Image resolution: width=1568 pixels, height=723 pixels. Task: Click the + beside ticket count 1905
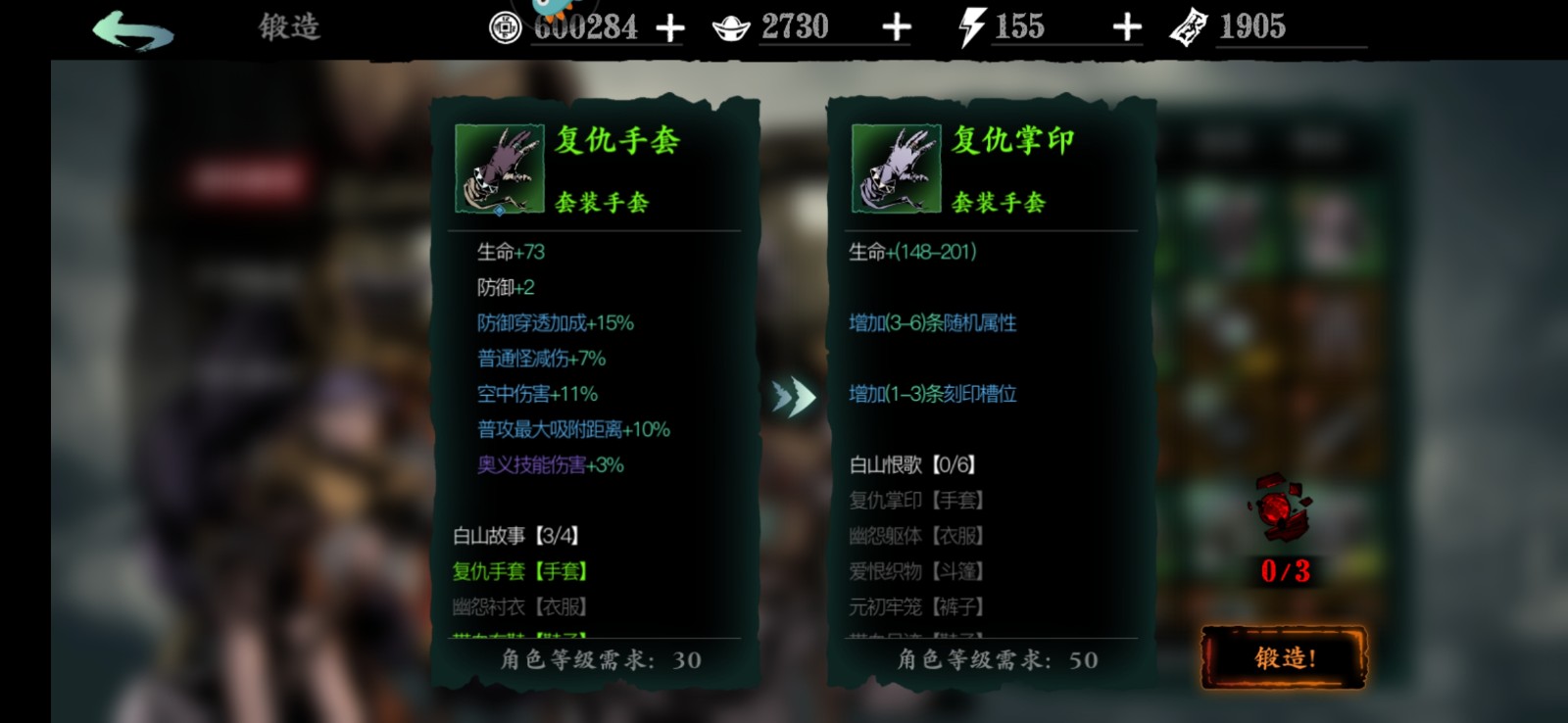(x=1362, y=26)
